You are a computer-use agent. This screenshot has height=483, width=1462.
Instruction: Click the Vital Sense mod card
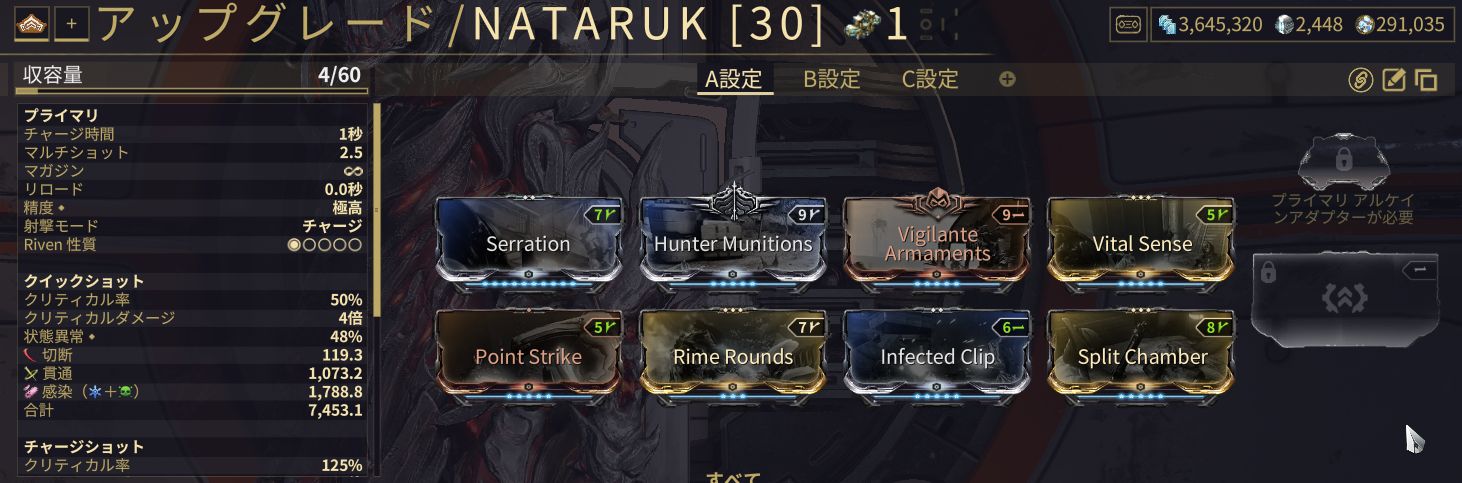[x=1141, y=243]
